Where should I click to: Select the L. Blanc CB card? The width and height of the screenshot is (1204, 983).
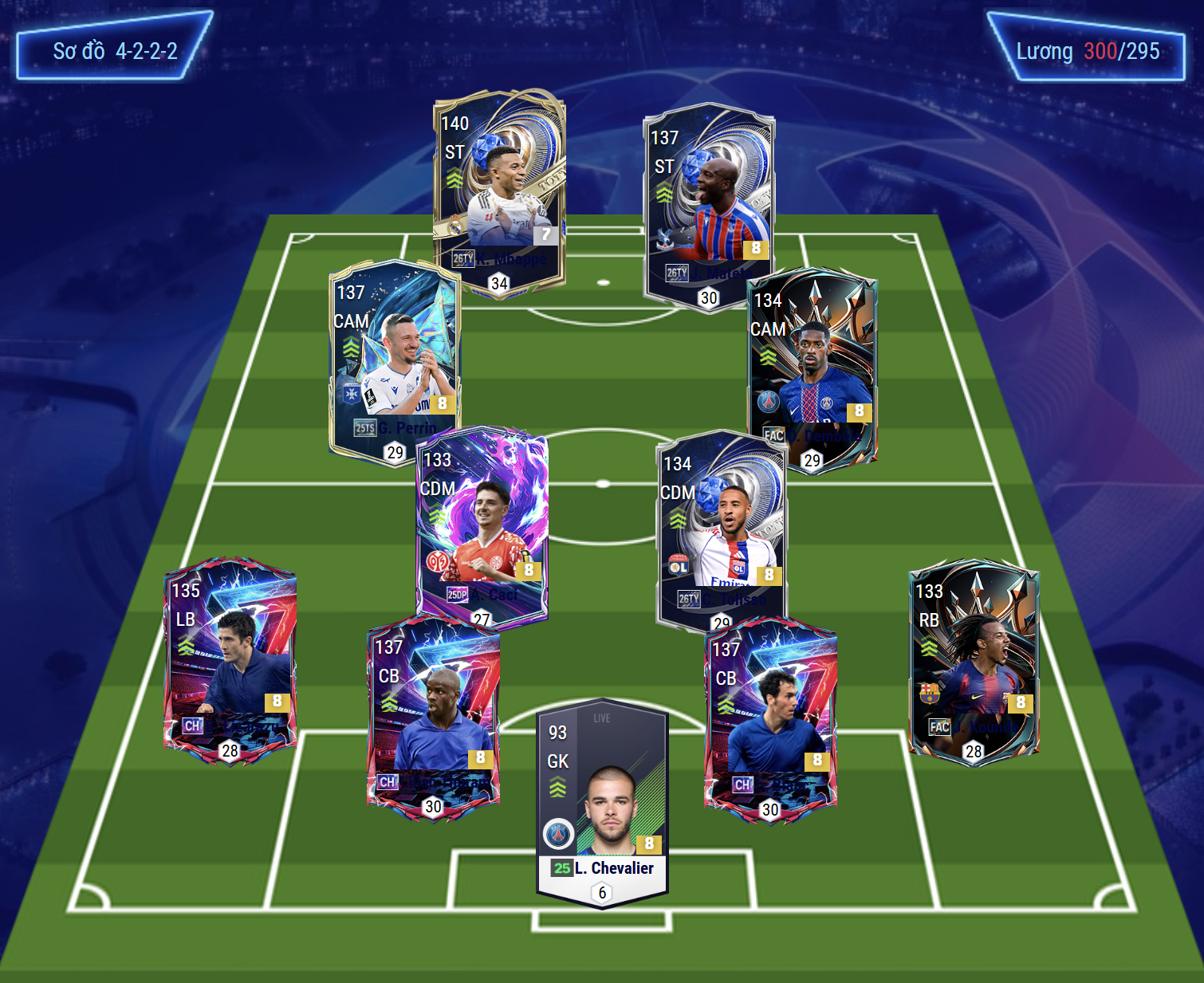click(x=770, y=718)
